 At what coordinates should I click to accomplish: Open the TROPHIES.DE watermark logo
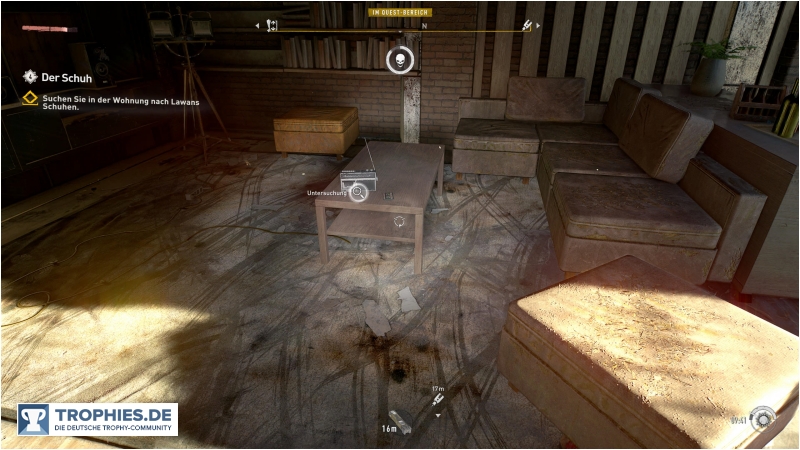click(97, 419)
